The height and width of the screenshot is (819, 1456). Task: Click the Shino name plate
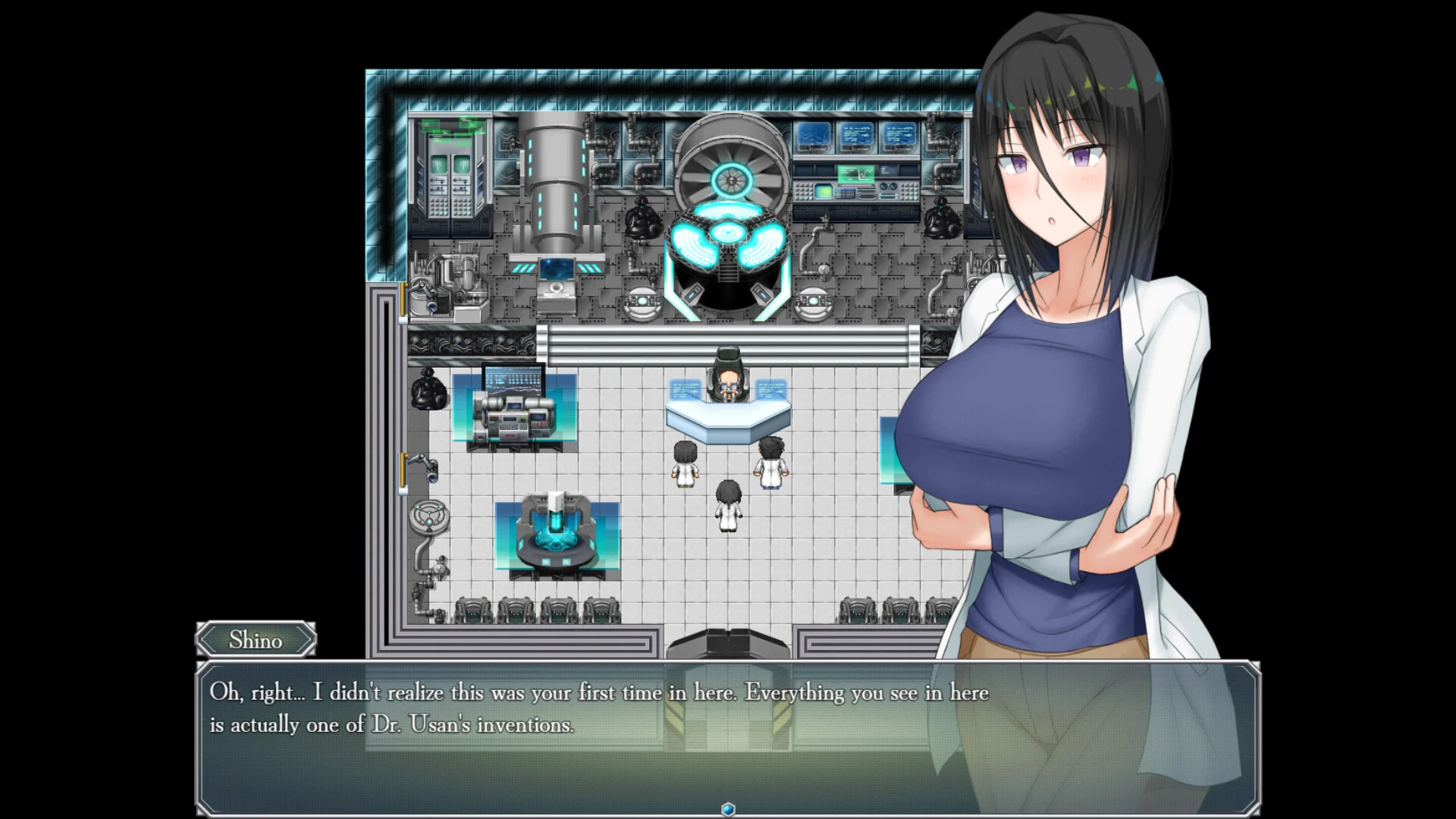click(256, 641)
